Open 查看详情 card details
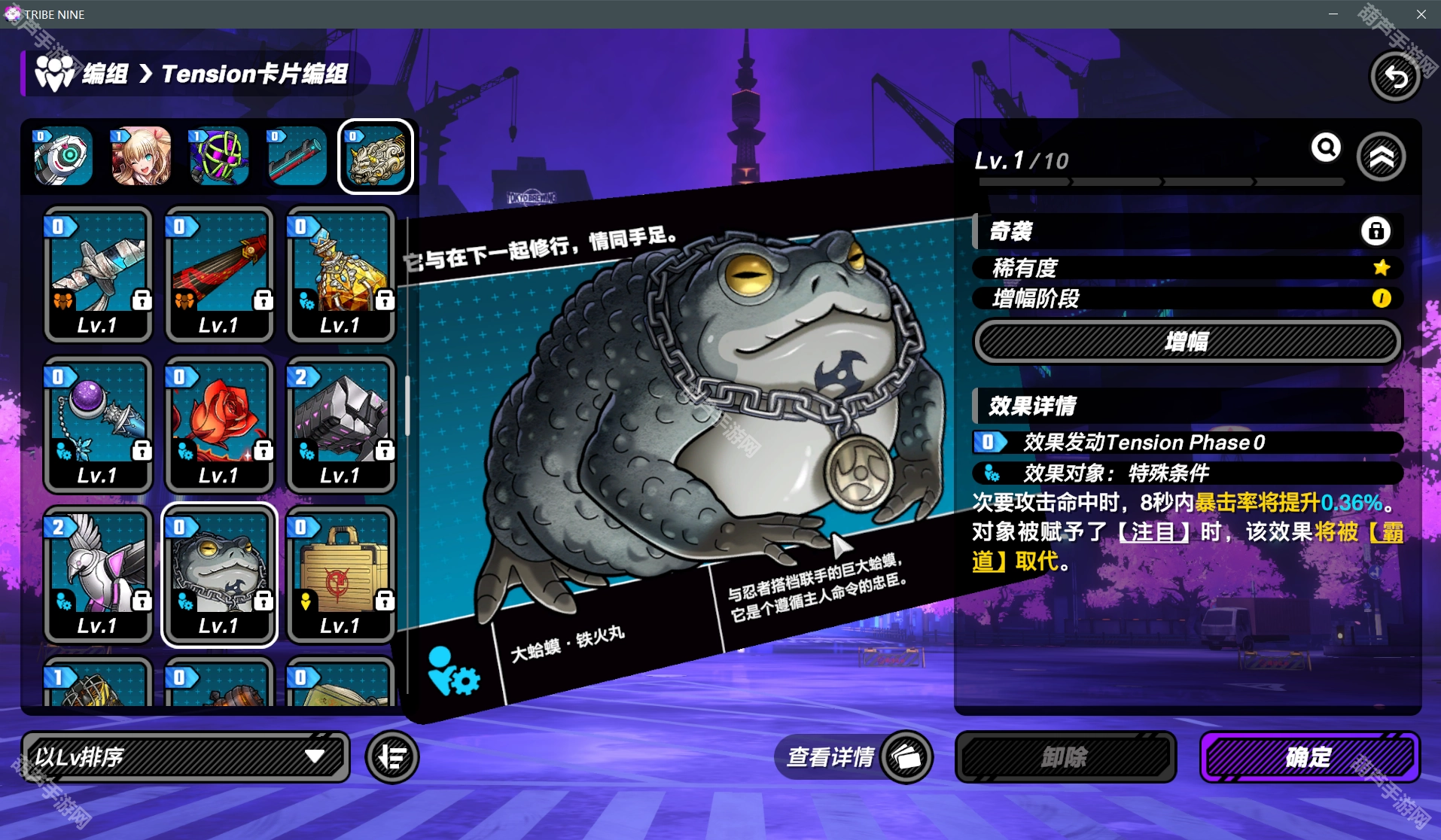 pos(852,756)
